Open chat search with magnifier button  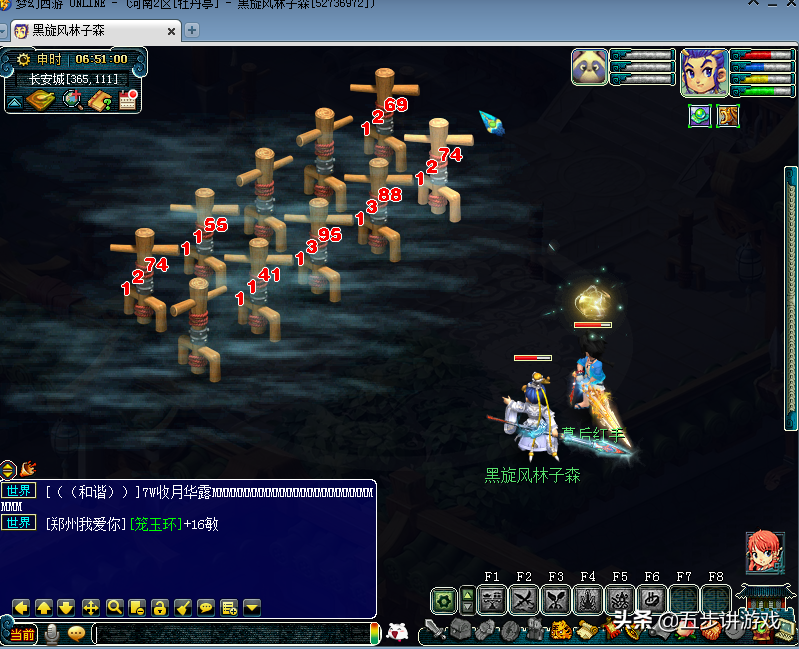point(114,607)
